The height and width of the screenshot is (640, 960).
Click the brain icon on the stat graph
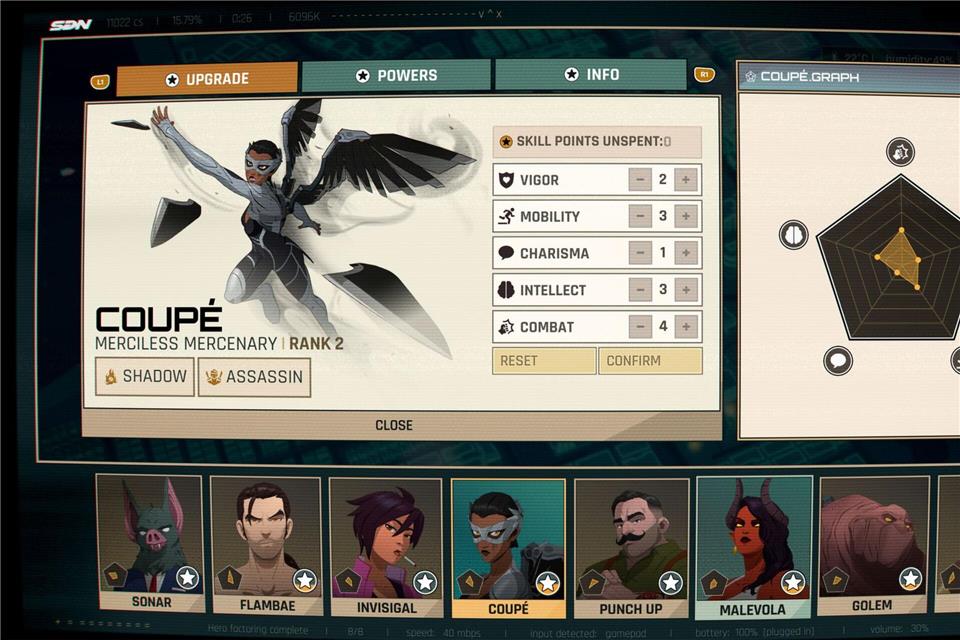793,235
